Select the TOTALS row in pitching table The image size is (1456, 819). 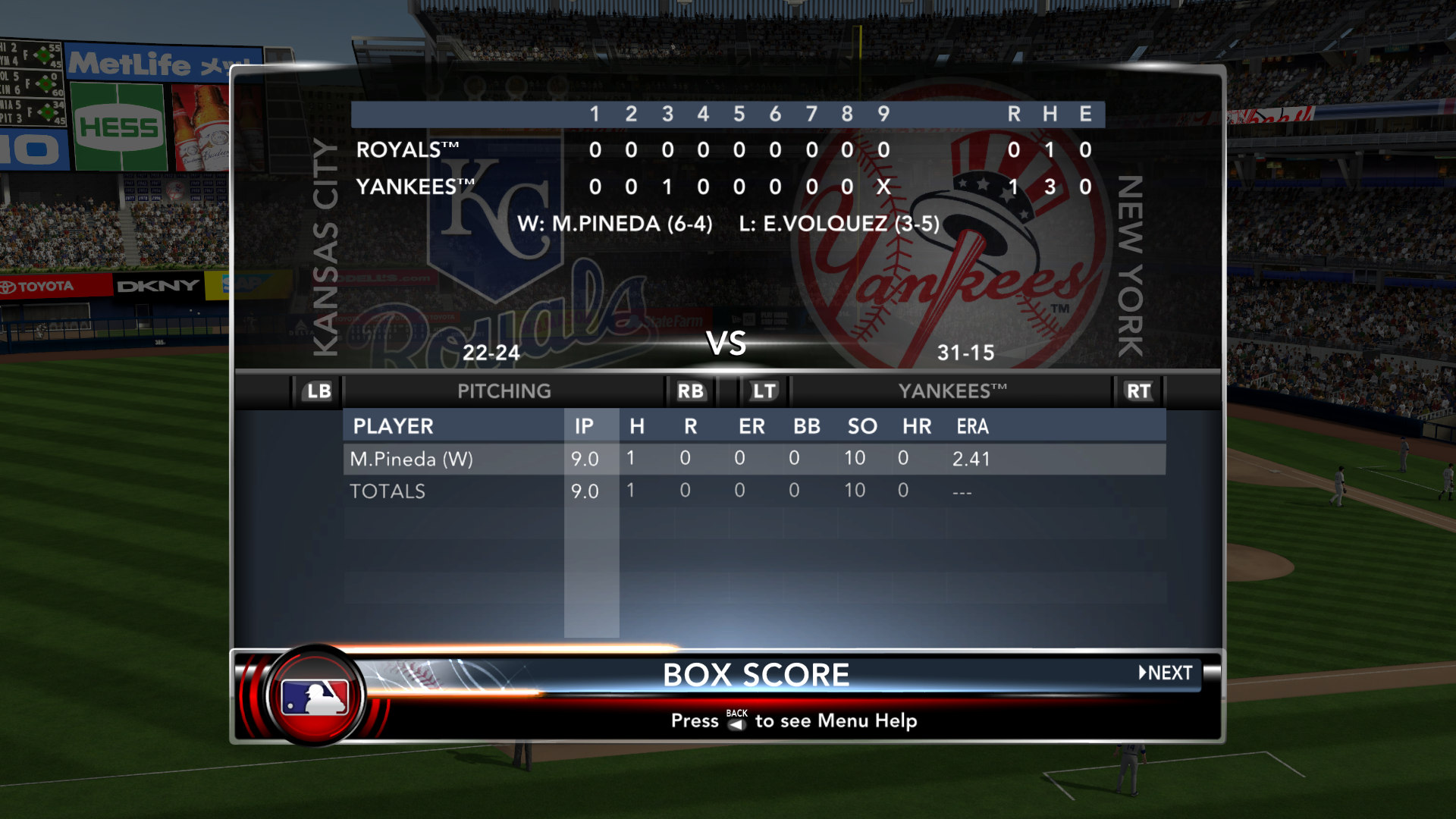click(x=754, y=491)
